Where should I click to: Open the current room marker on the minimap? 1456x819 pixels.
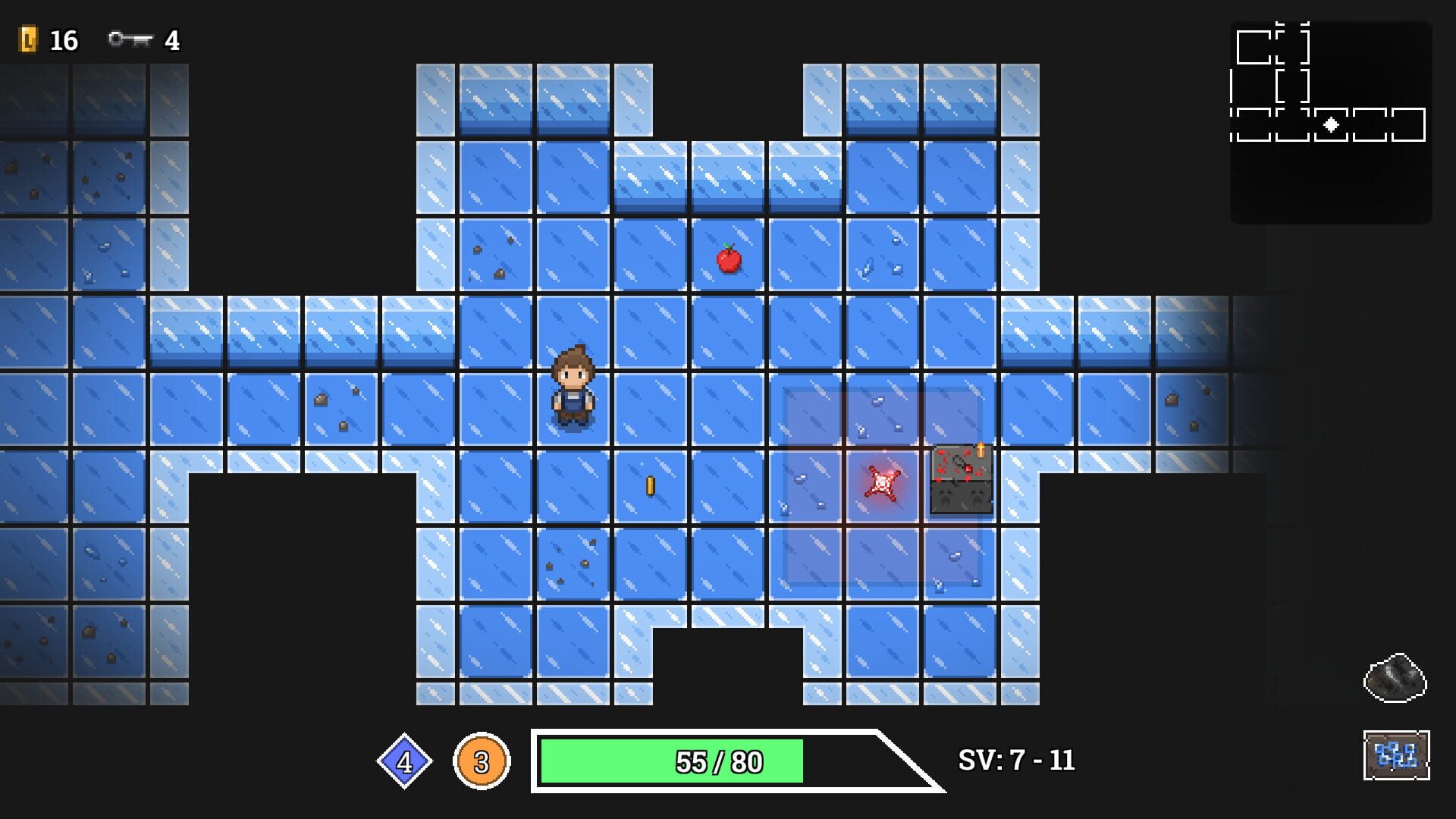coord(1331,125)
